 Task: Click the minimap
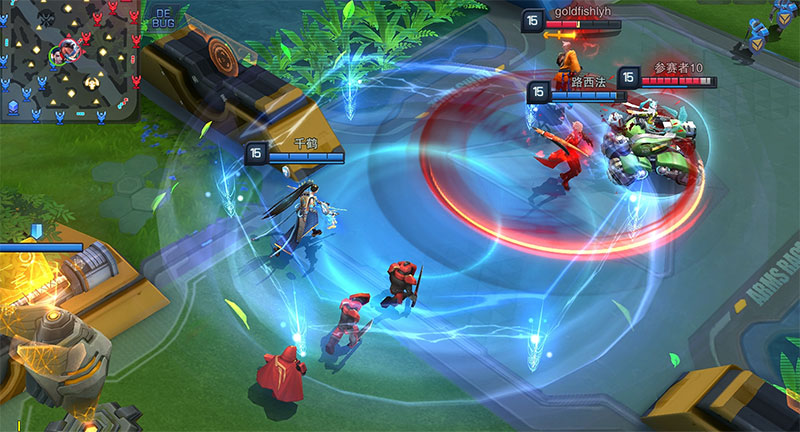click(x=69, y=60)
